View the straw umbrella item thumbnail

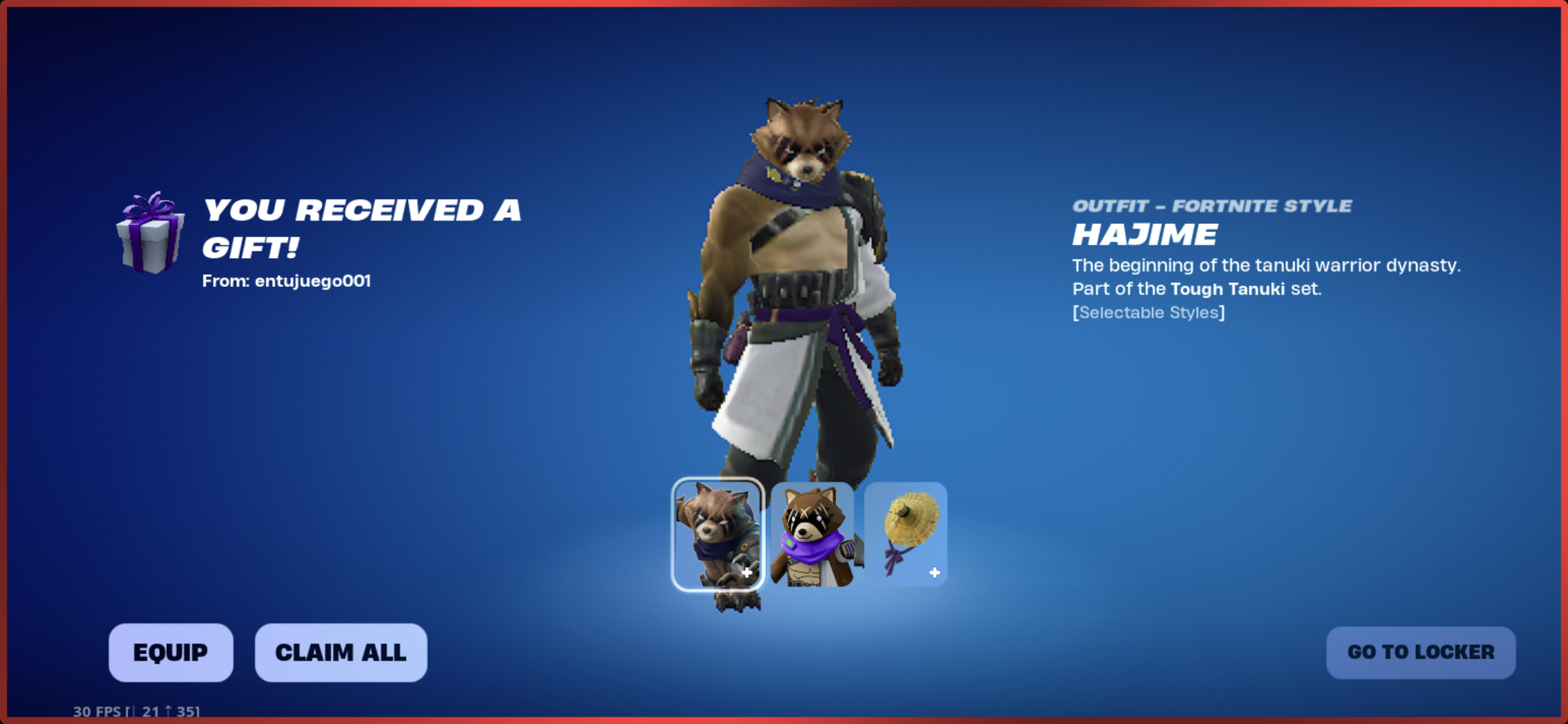906,534
